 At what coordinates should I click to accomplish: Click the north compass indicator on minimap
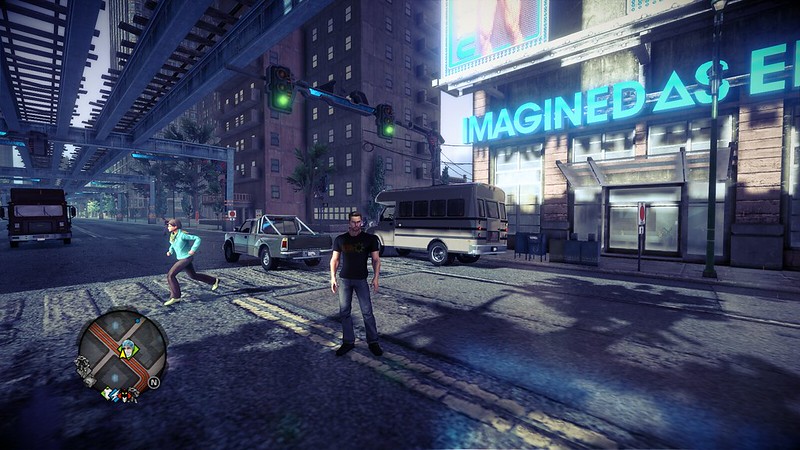tap(154, 382)
